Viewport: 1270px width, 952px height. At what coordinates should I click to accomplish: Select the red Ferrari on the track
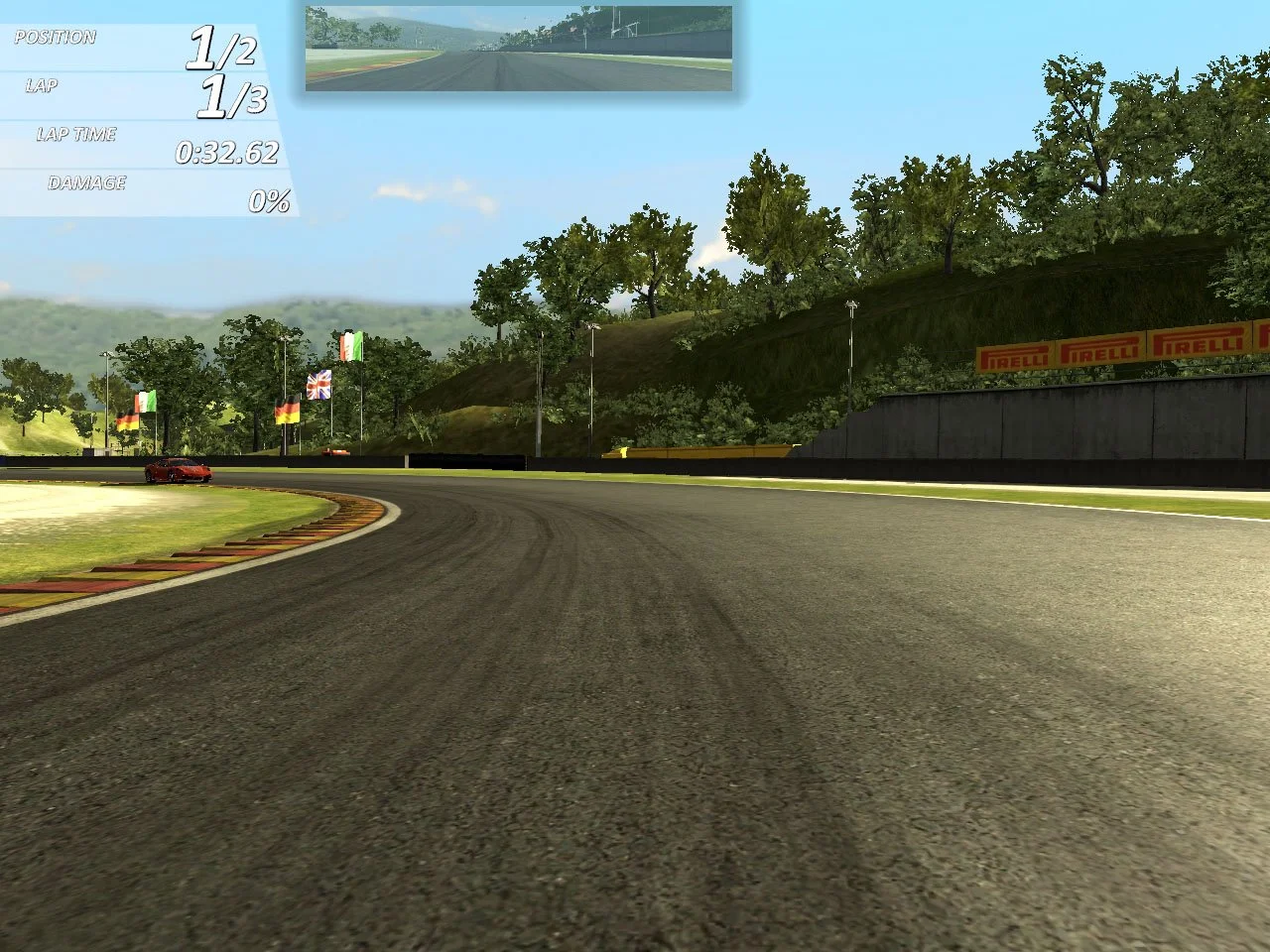tap(179, 472)
